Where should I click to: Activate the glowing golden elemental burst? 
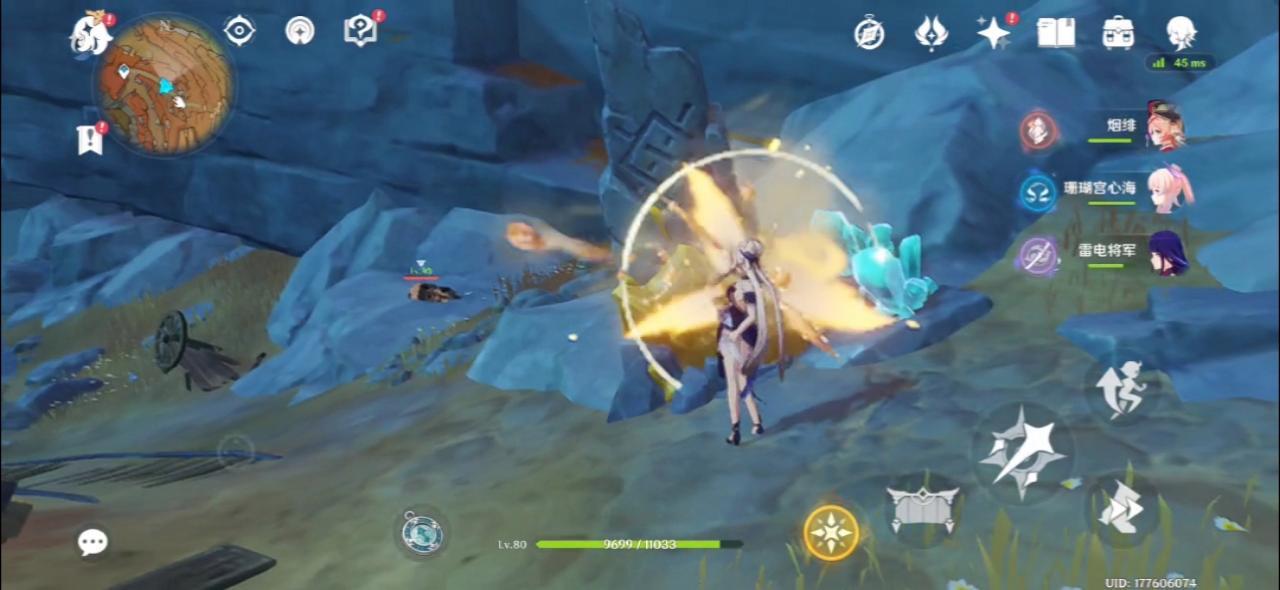[x=831, y=532]
